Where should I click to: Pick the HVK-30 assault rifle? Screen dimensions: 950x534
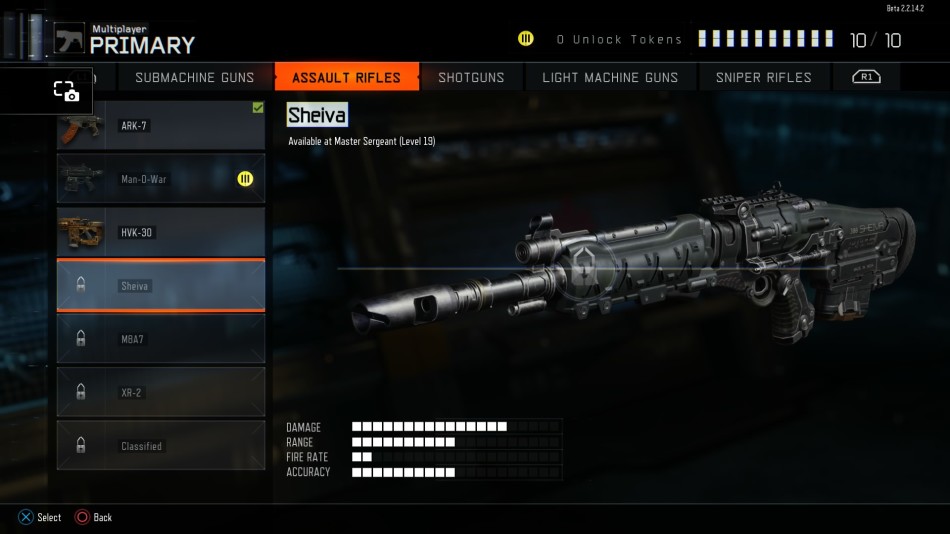(161, 232)
